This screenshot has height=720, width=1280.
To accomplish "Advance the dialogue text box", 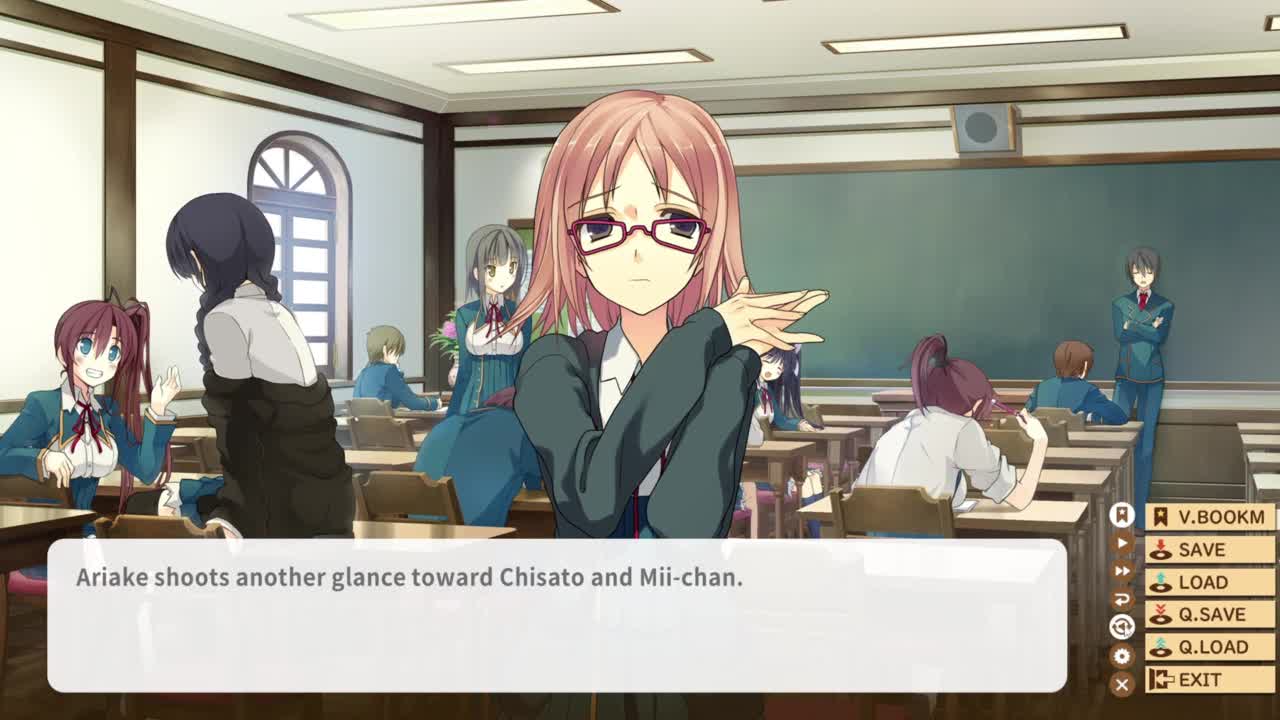I will coord(556,615).
